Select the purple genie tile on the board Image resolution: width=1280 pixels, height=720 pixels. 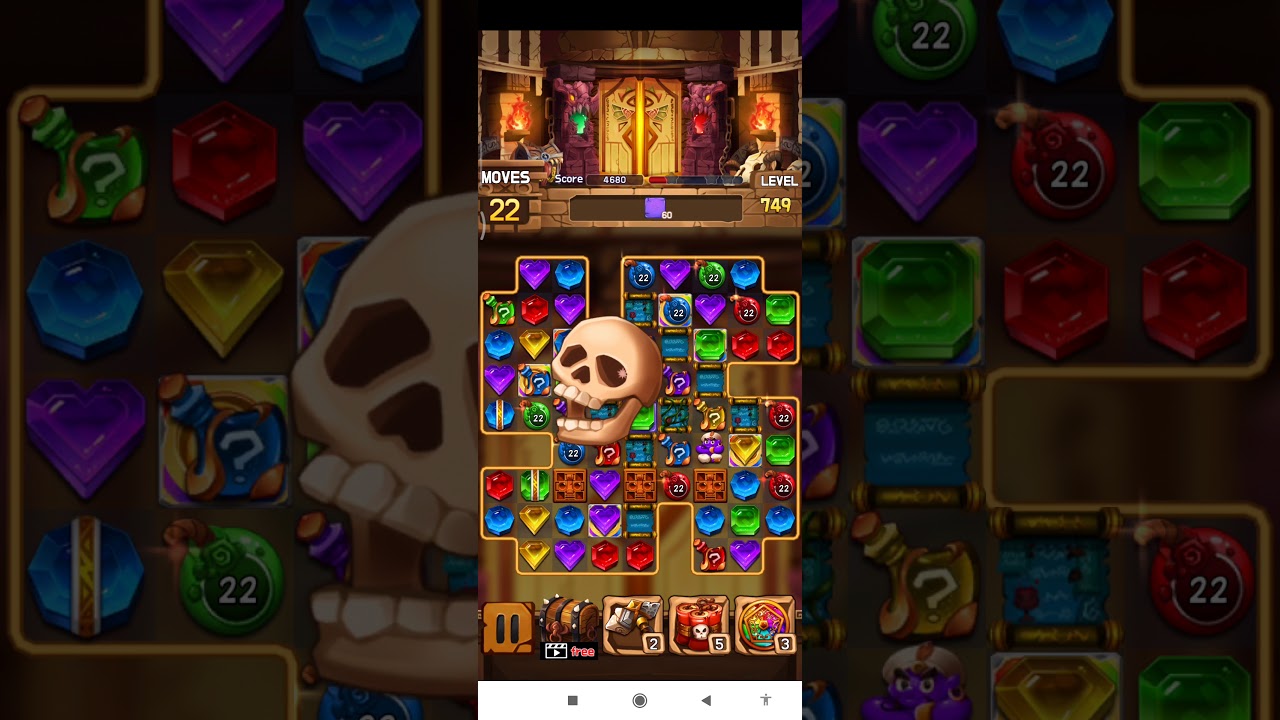tap(710, 448)
